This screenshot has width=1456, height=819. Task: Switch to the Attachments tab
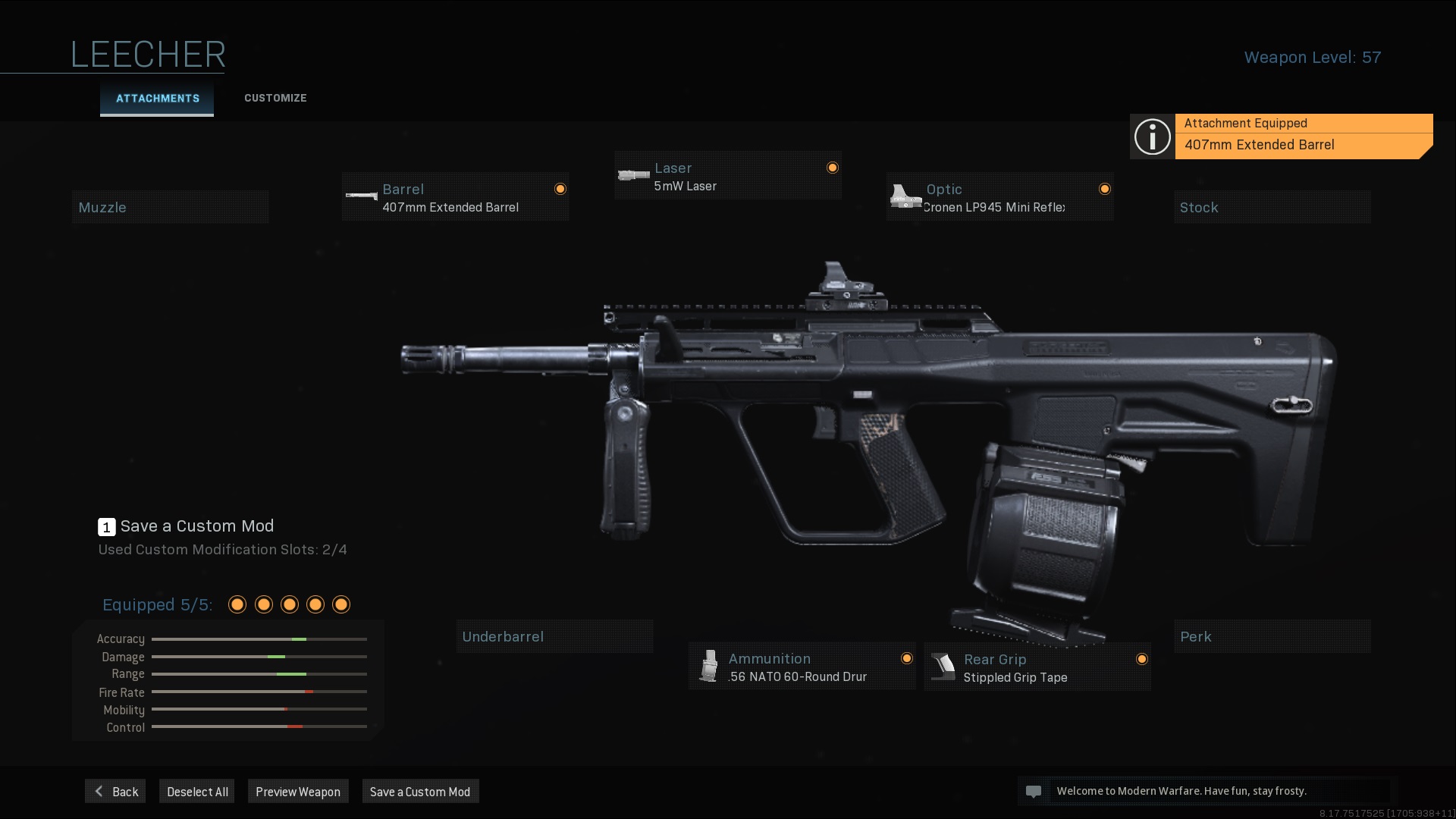tap(157, 99)
